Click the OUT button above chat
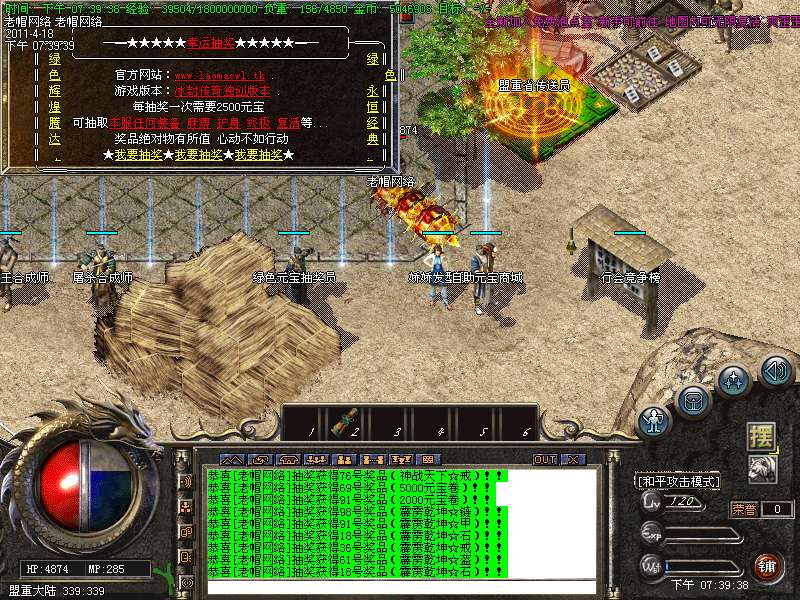 click(x=544, y=459)
